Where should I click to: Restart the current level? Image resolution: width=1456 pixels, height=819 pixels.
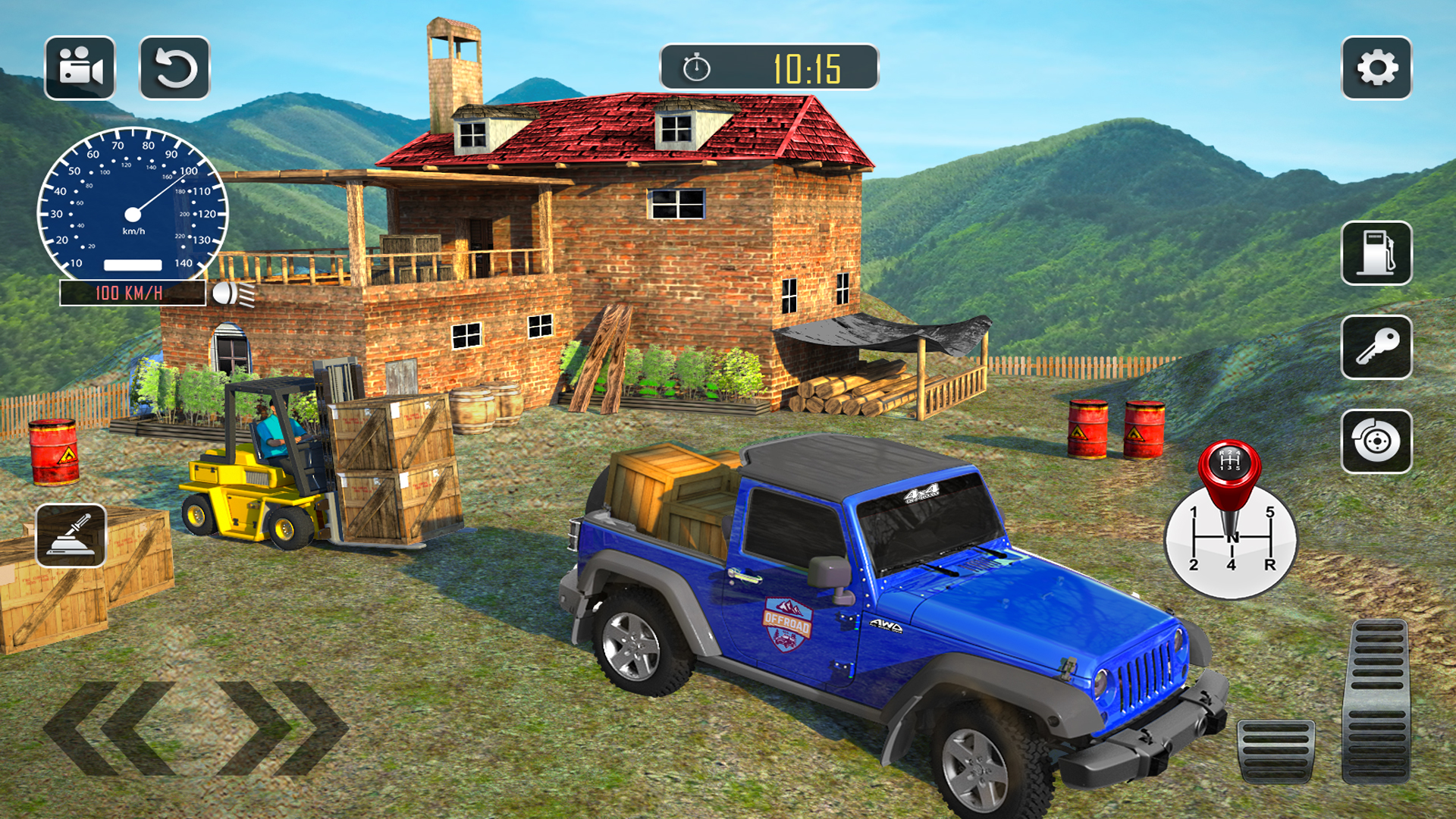pos(174,69)
